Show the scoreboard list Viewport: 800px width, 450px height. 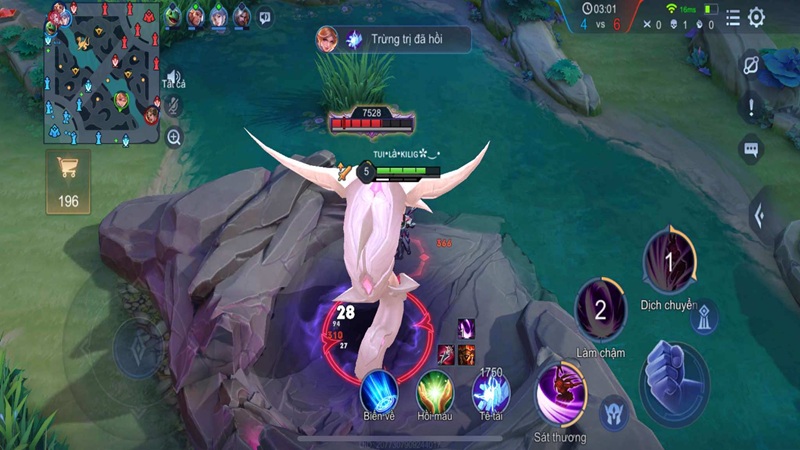click(x=733, y=17)
